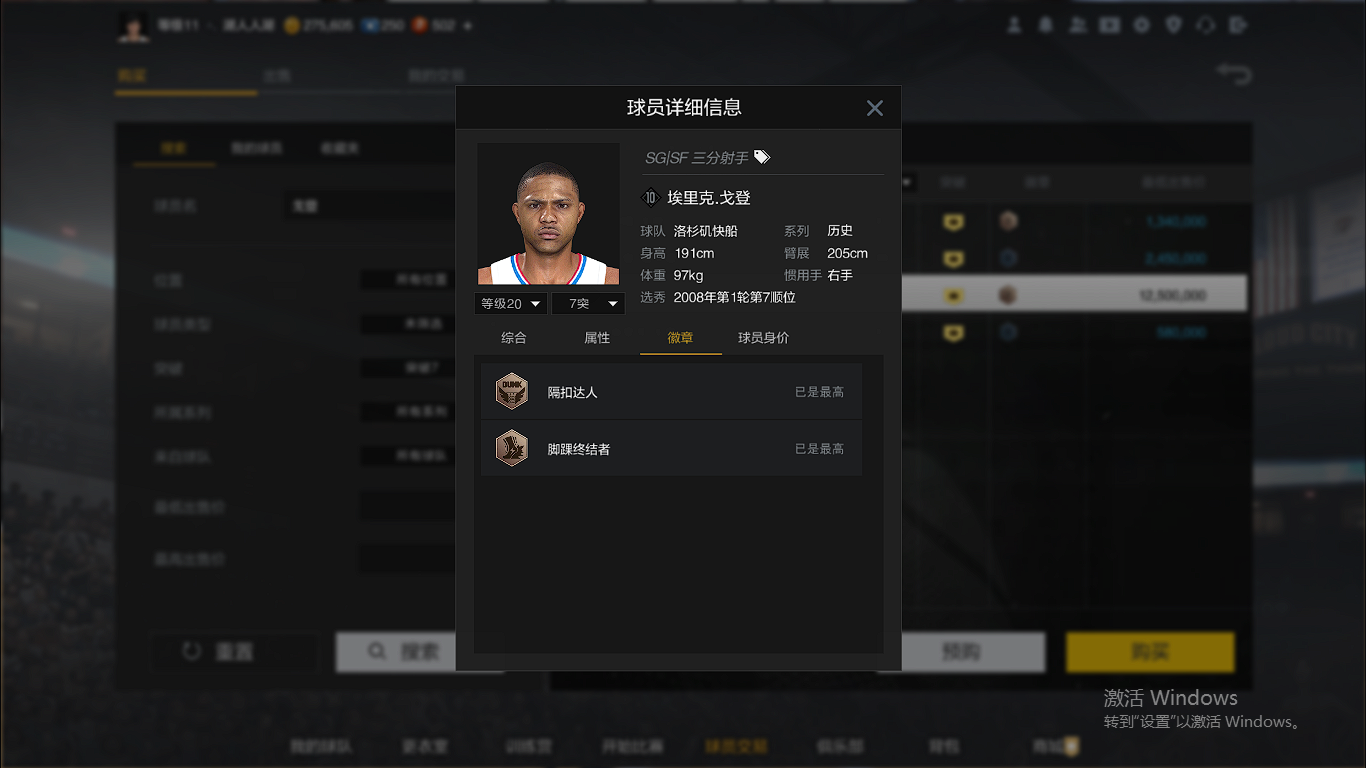Click the exit icon at the top right

point(1237,25)
